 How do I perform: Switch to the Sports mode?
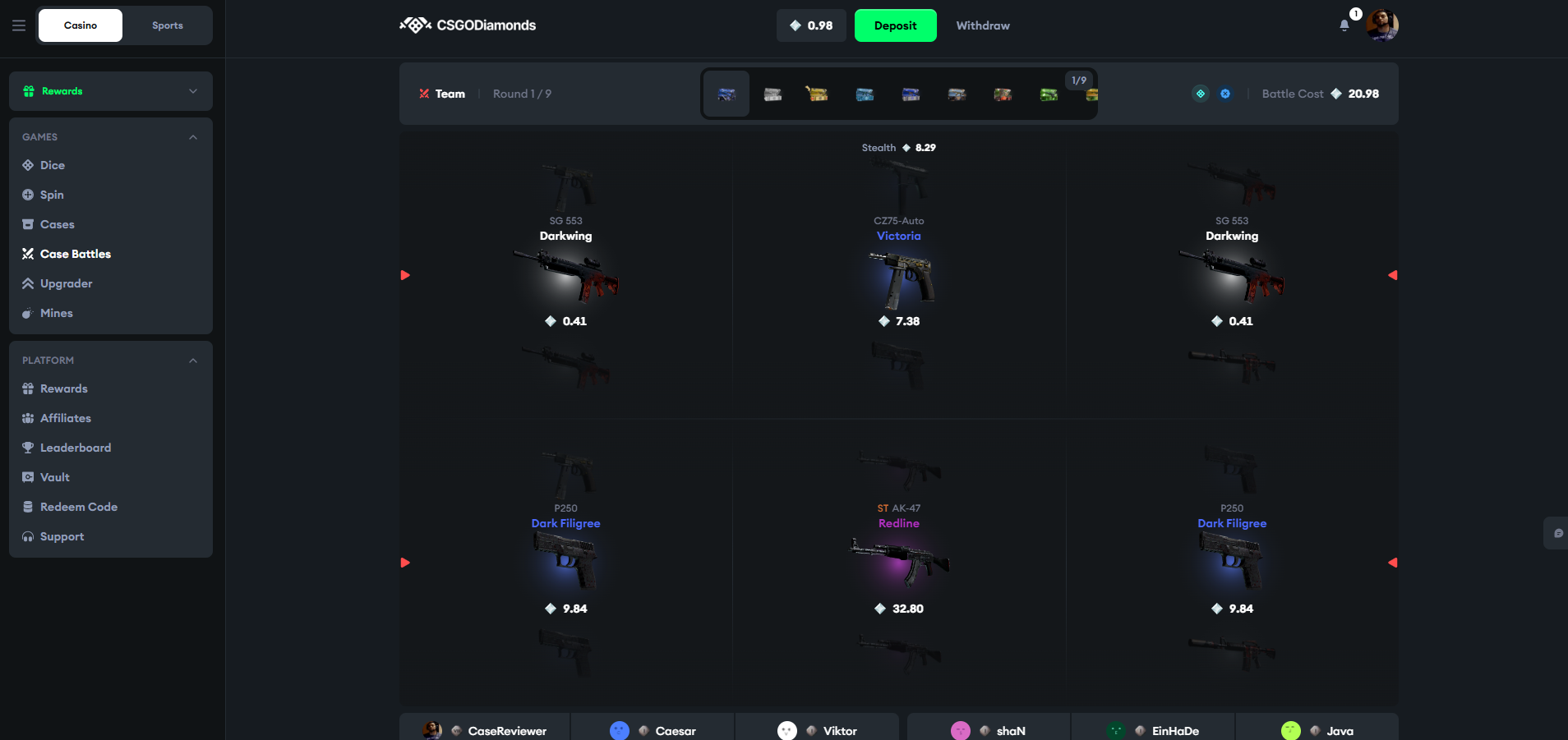point(167,25)
